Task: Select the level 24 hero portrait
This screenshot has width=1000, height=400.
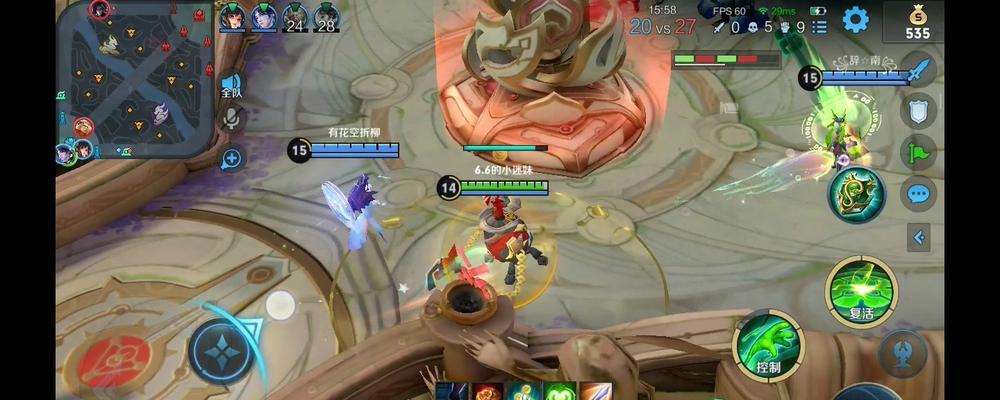Action: click(294, 18)
